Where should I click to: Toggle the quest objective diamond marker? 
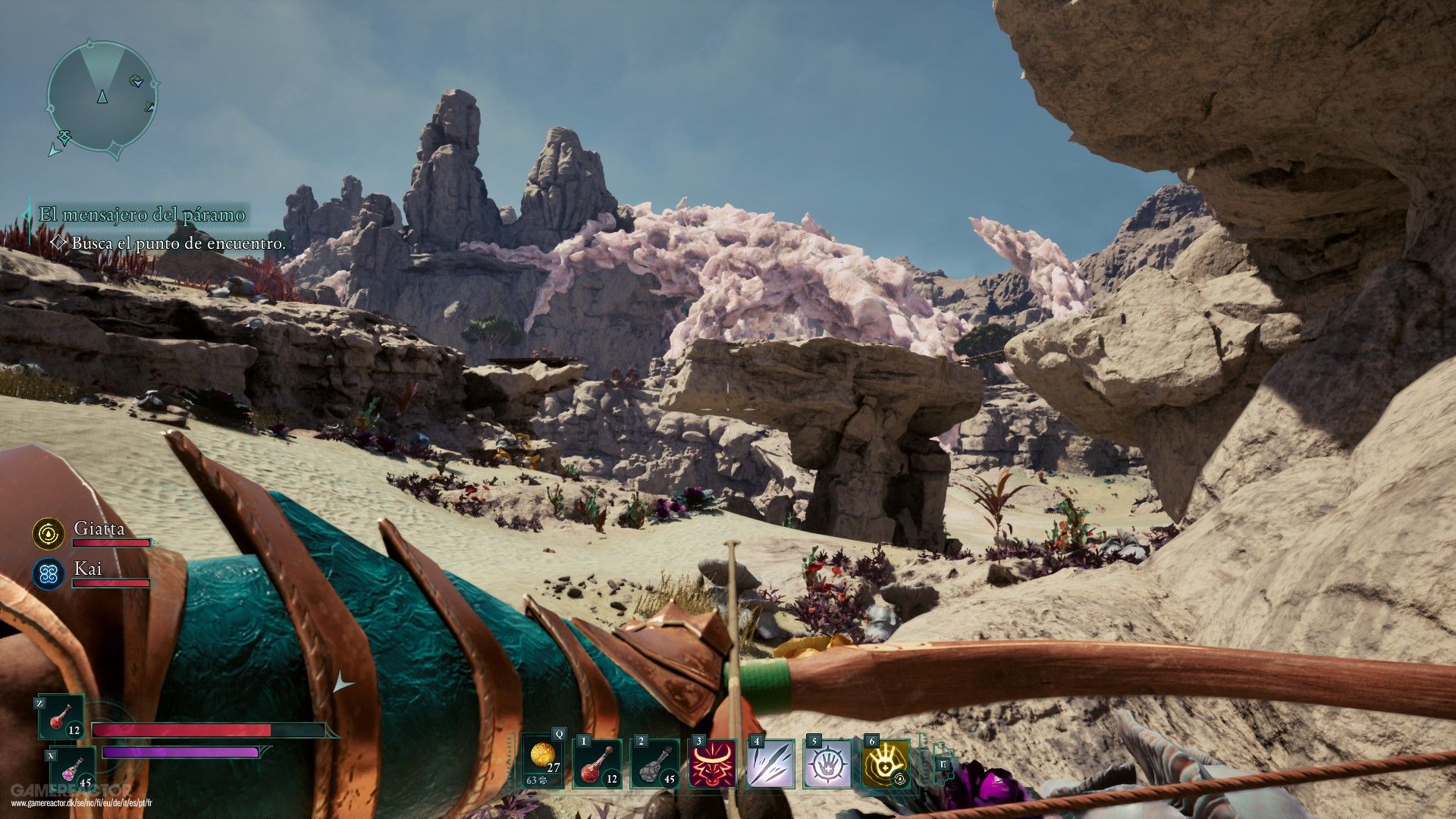[x=58, y=244]
